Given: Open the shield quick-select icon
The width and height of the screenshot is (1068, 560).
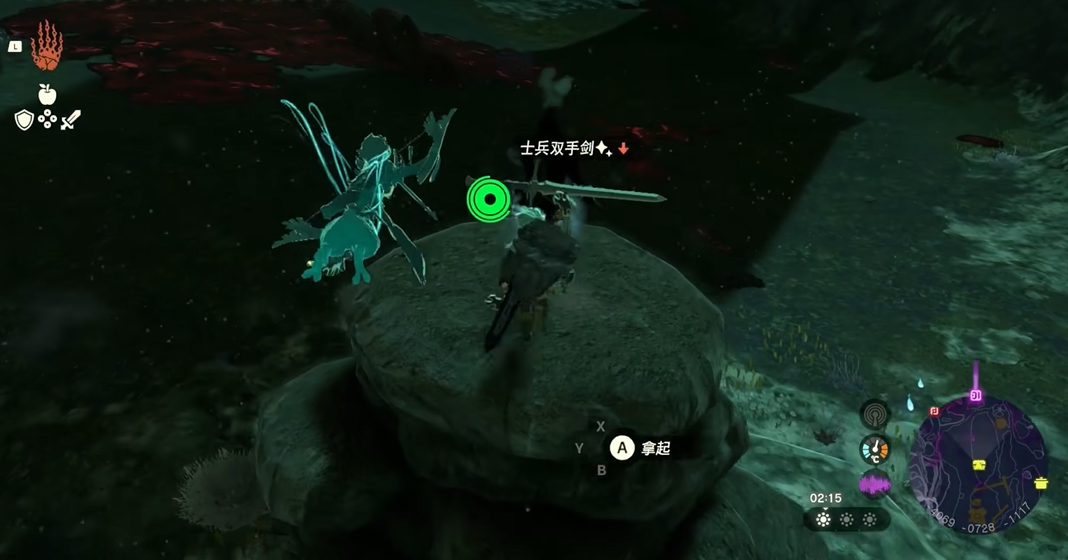Looking at the screenshot, I should pos(24,120).
